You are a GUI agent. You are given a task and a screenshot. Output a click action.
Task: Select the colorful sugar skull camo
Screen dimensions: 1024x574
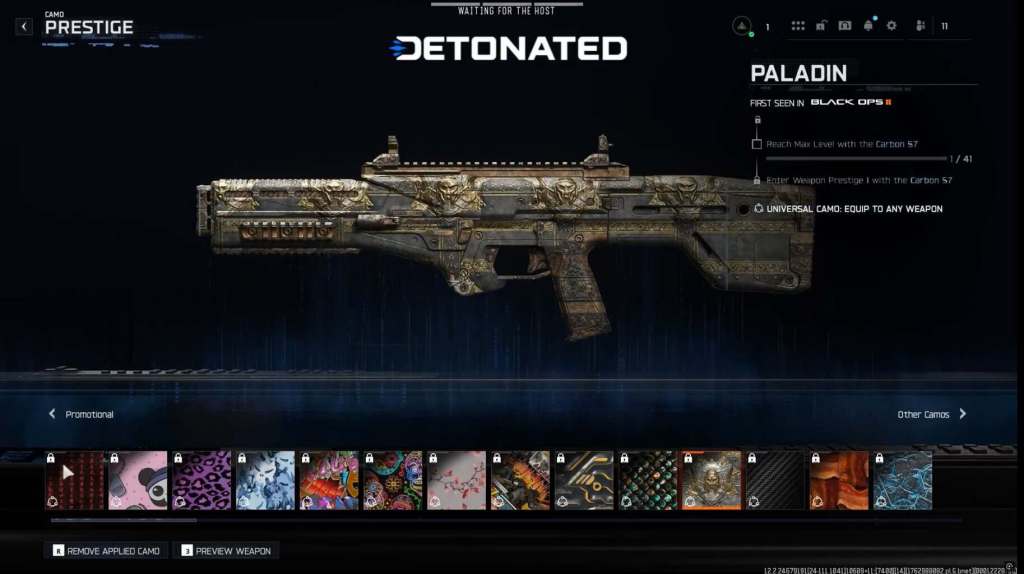tap(393, 480)
